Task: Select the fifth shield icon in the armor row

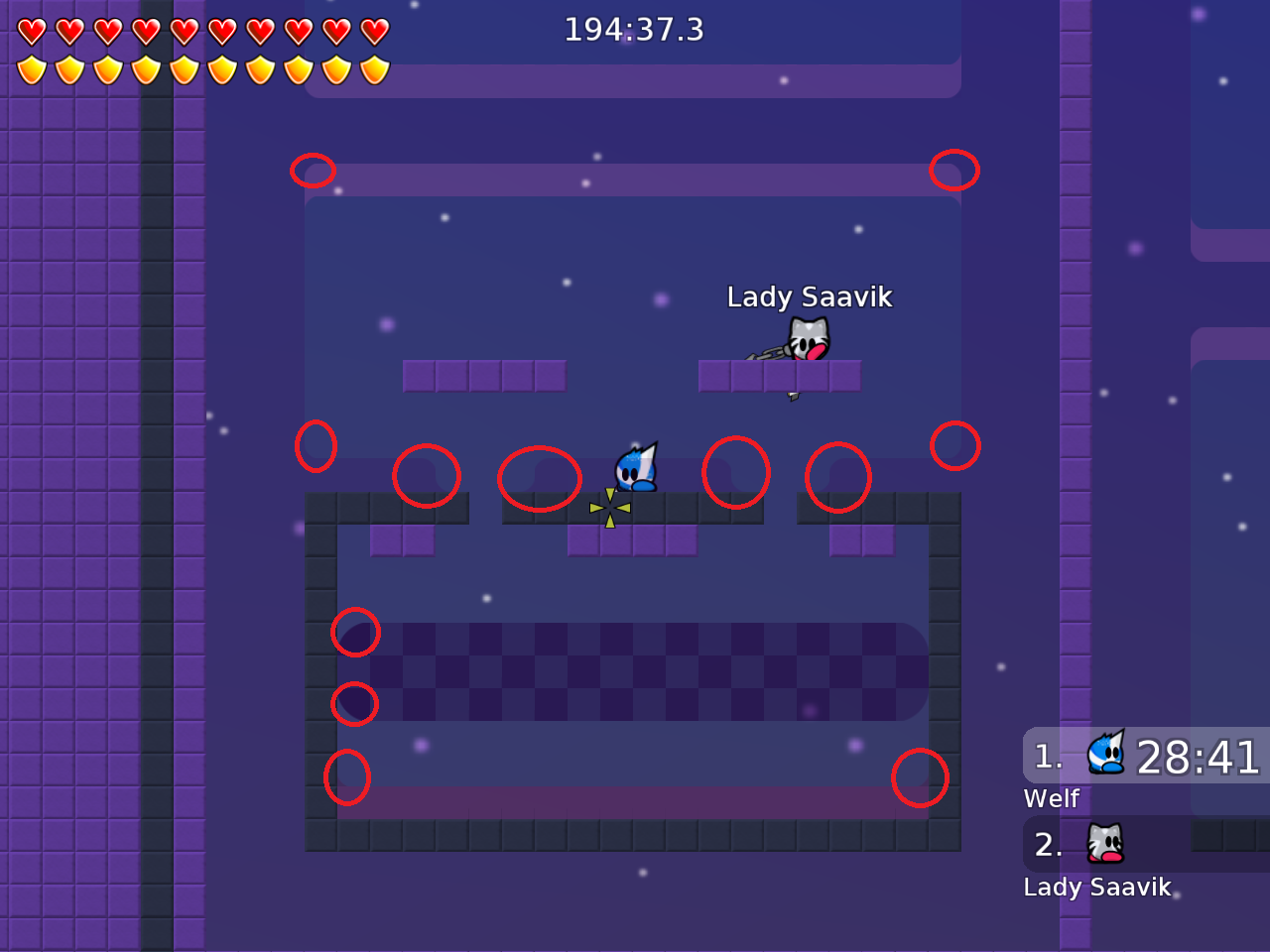Action: point(184,69)
